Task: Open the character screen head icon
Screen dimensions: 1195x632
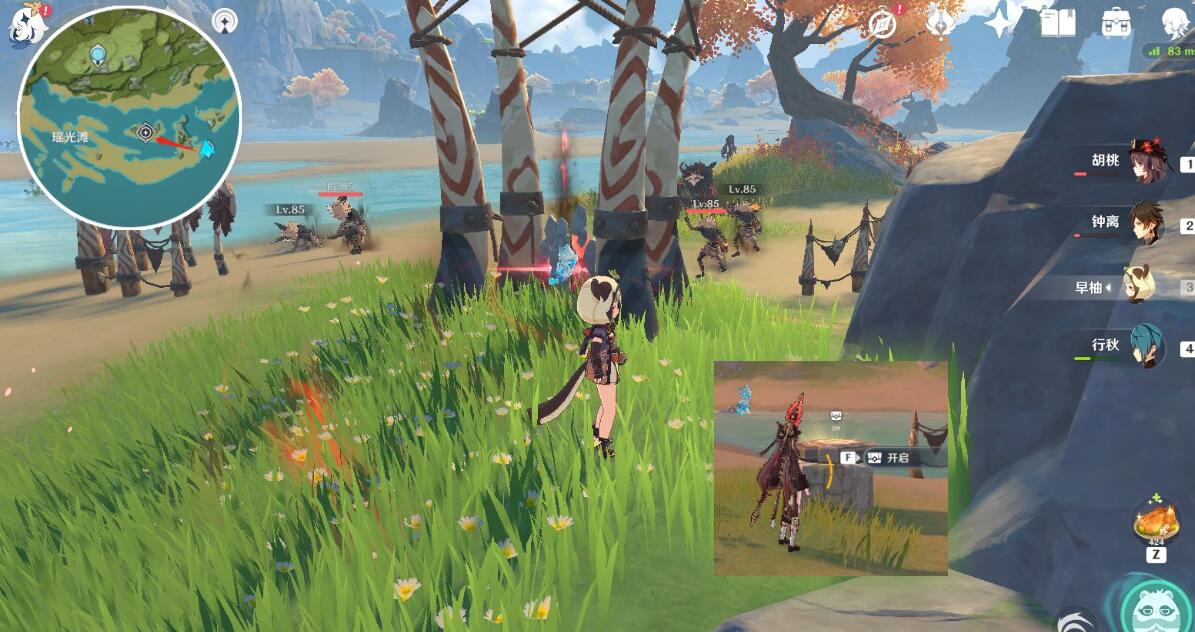Action: [x=1175, y=22]
